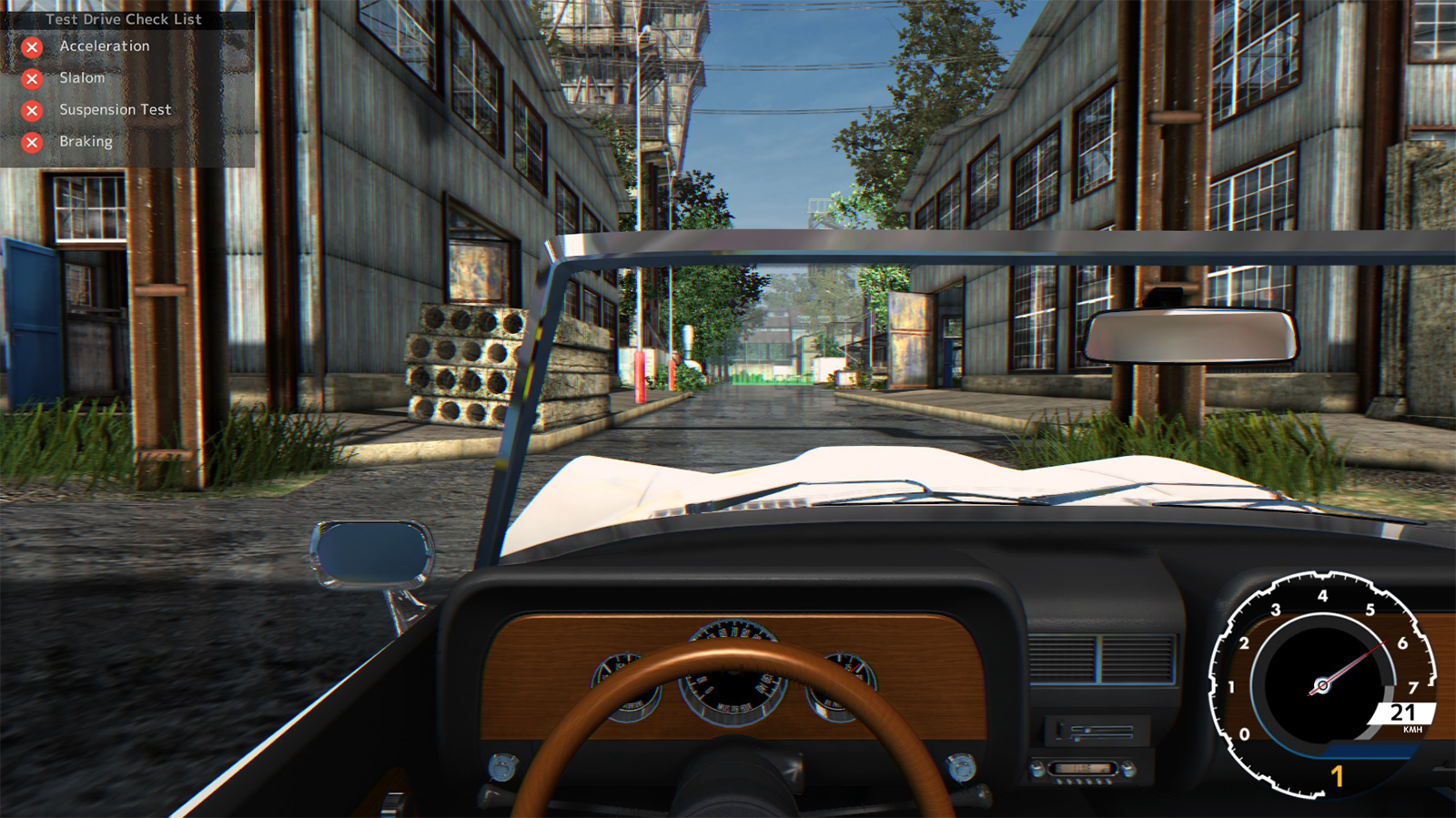Click the white speed readout showing 21 KMH
This screenshot has width=1456, height=818.
point(1402,712)
